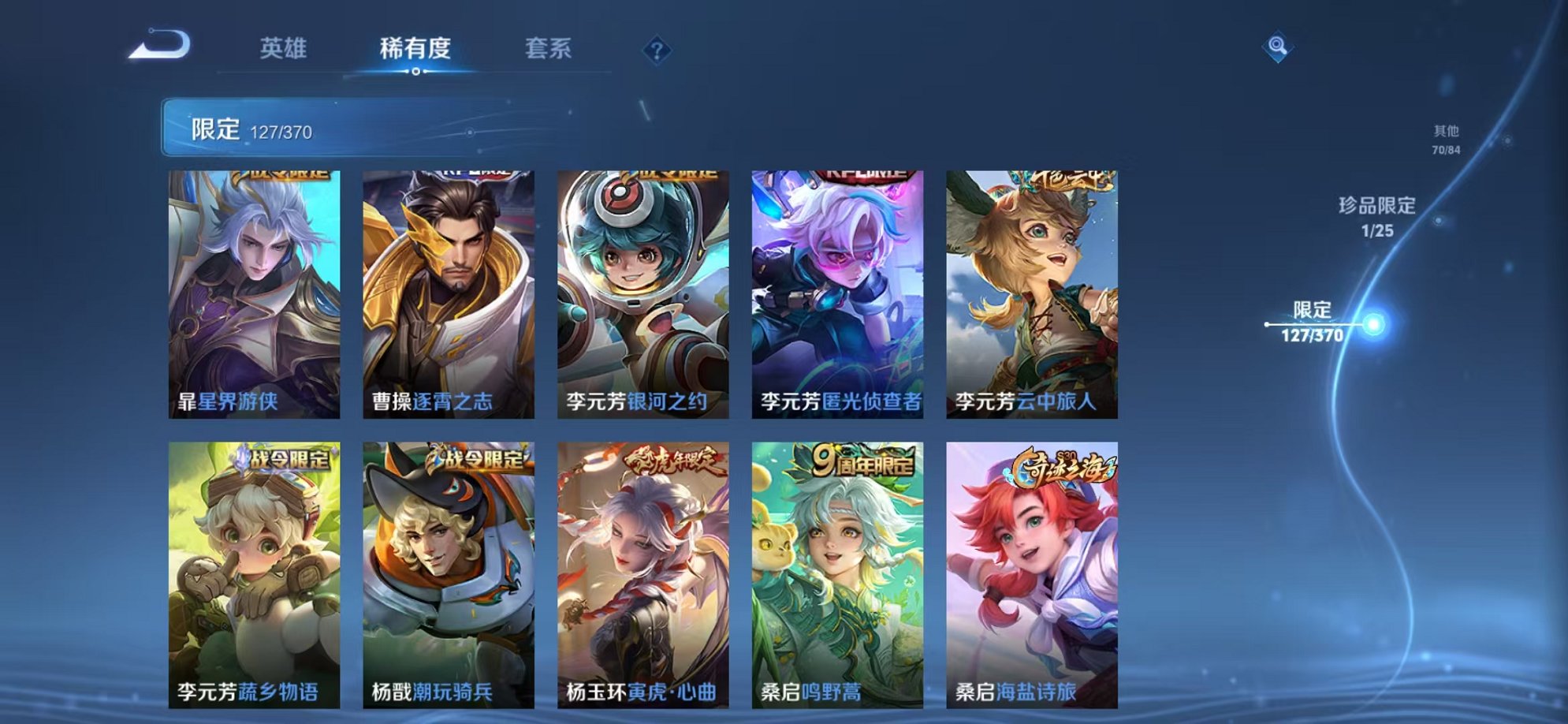
Task: Open the help question mark icon
Action: 656,50
